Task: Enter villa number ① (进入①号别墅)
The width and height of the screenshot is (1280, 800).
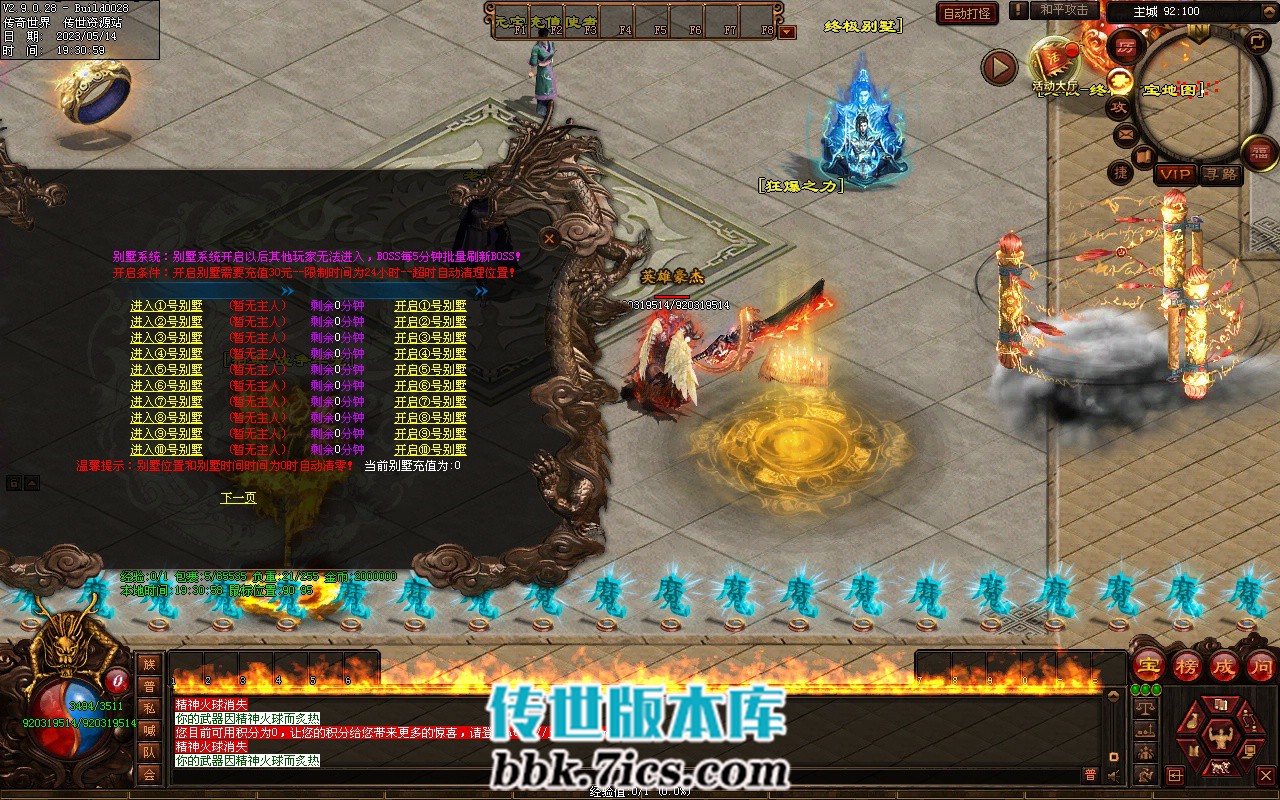Action: [x=166, y=306]
